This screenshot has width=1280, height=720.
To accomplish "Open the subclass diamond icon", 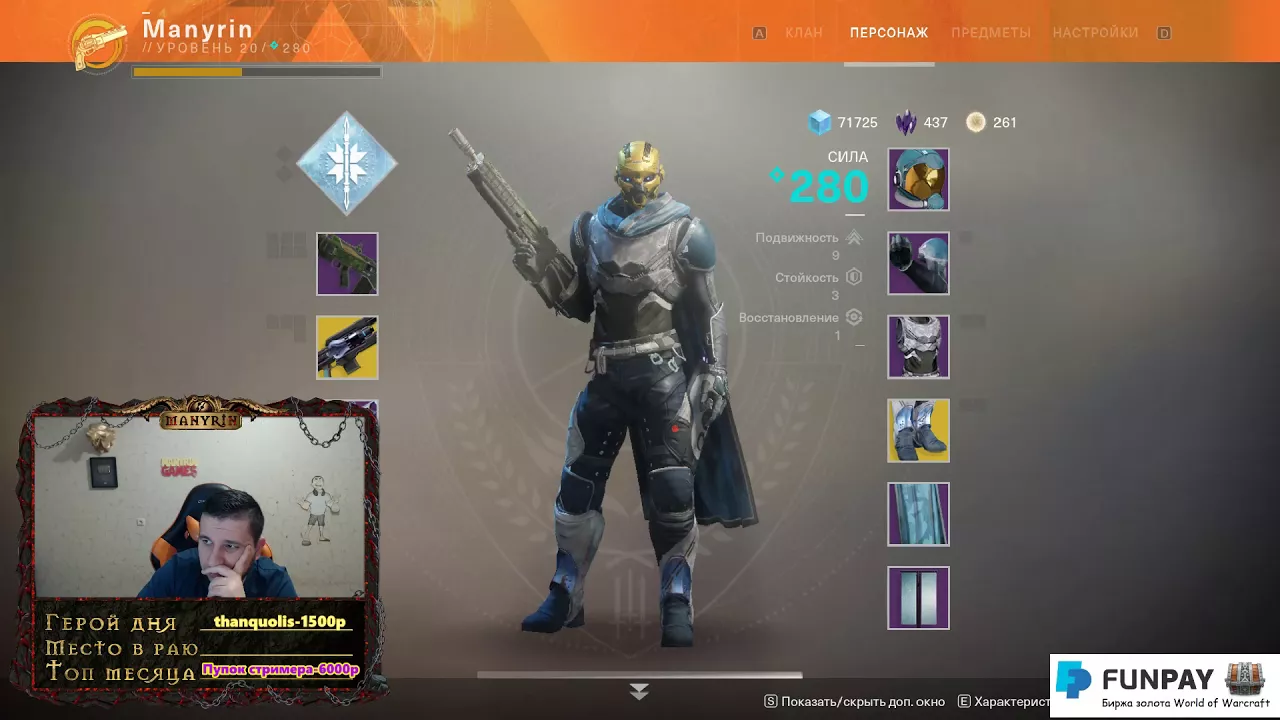I will 347,163.
